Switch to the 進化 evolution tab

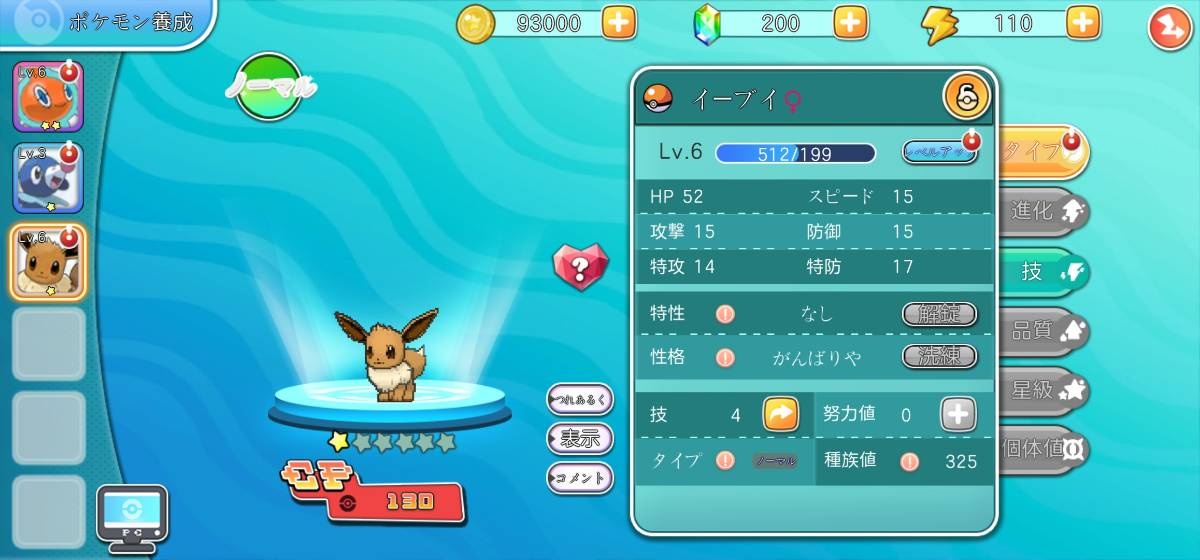pyautogui.click(x=1045, y=211)
